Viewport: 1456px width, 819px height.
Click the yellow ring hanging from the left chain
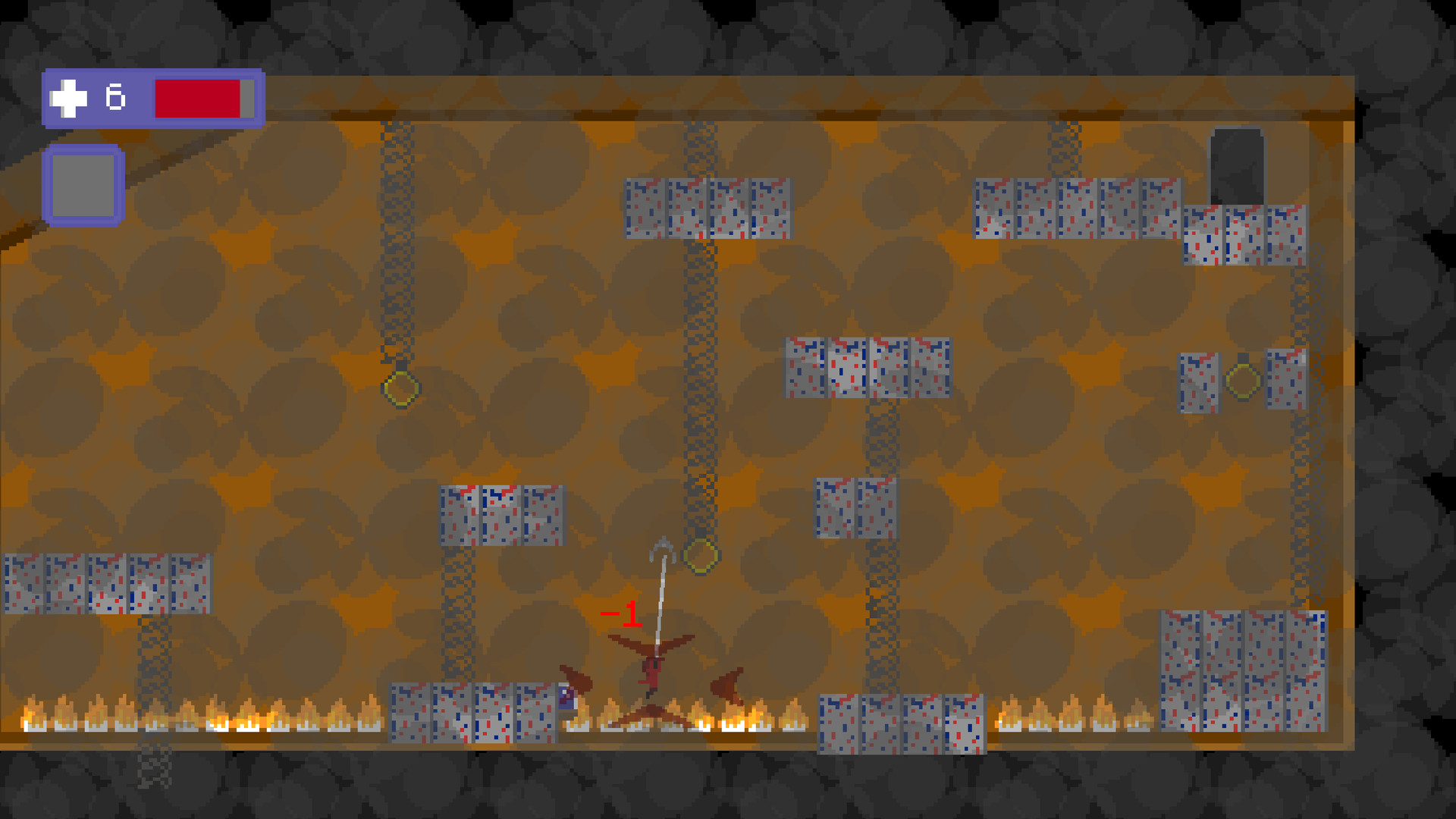pyautogui.click(x=400, y=389)
